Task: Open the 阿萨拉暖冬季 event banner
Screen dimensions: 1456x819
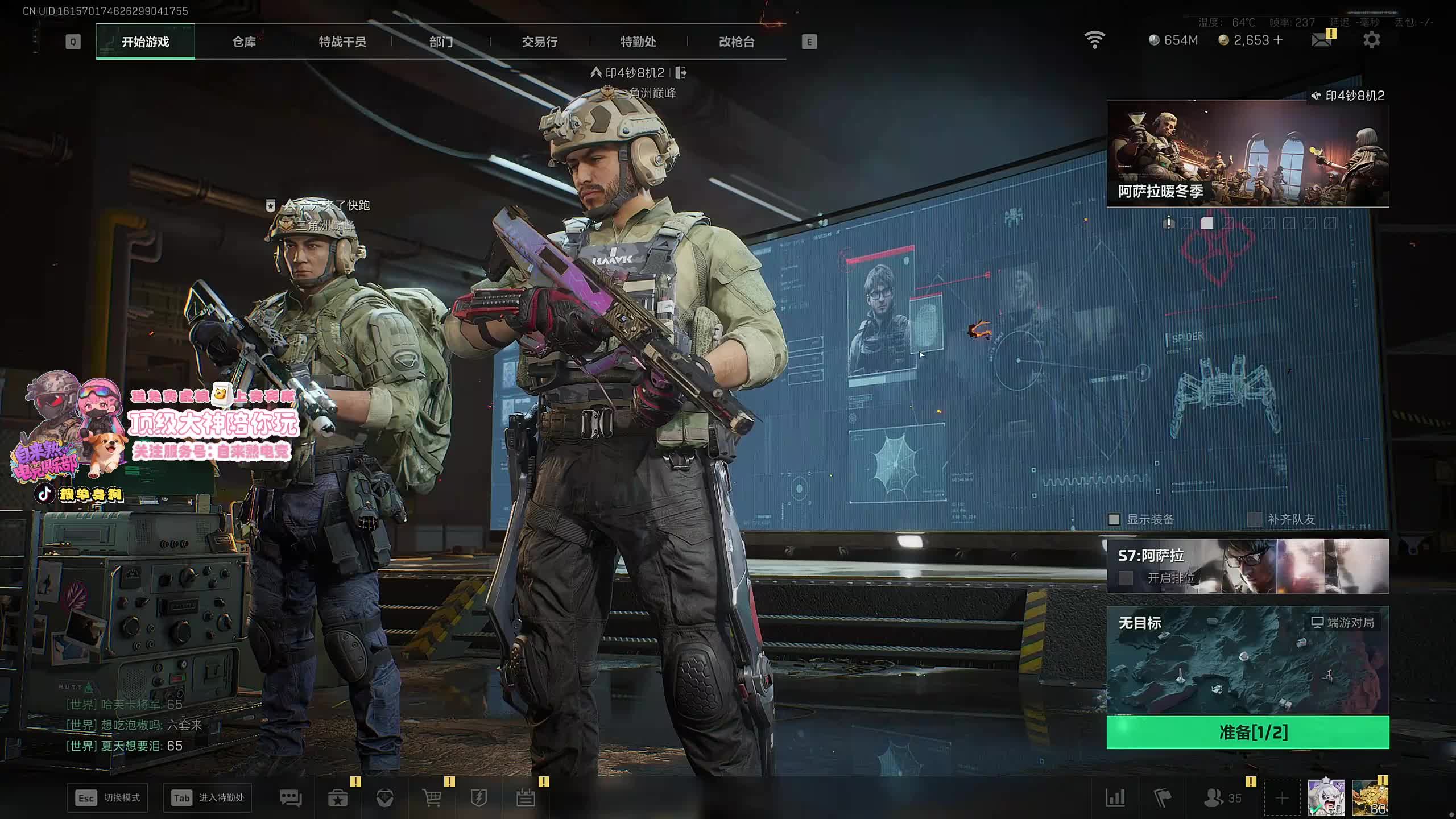Action: pos(1247,155)
